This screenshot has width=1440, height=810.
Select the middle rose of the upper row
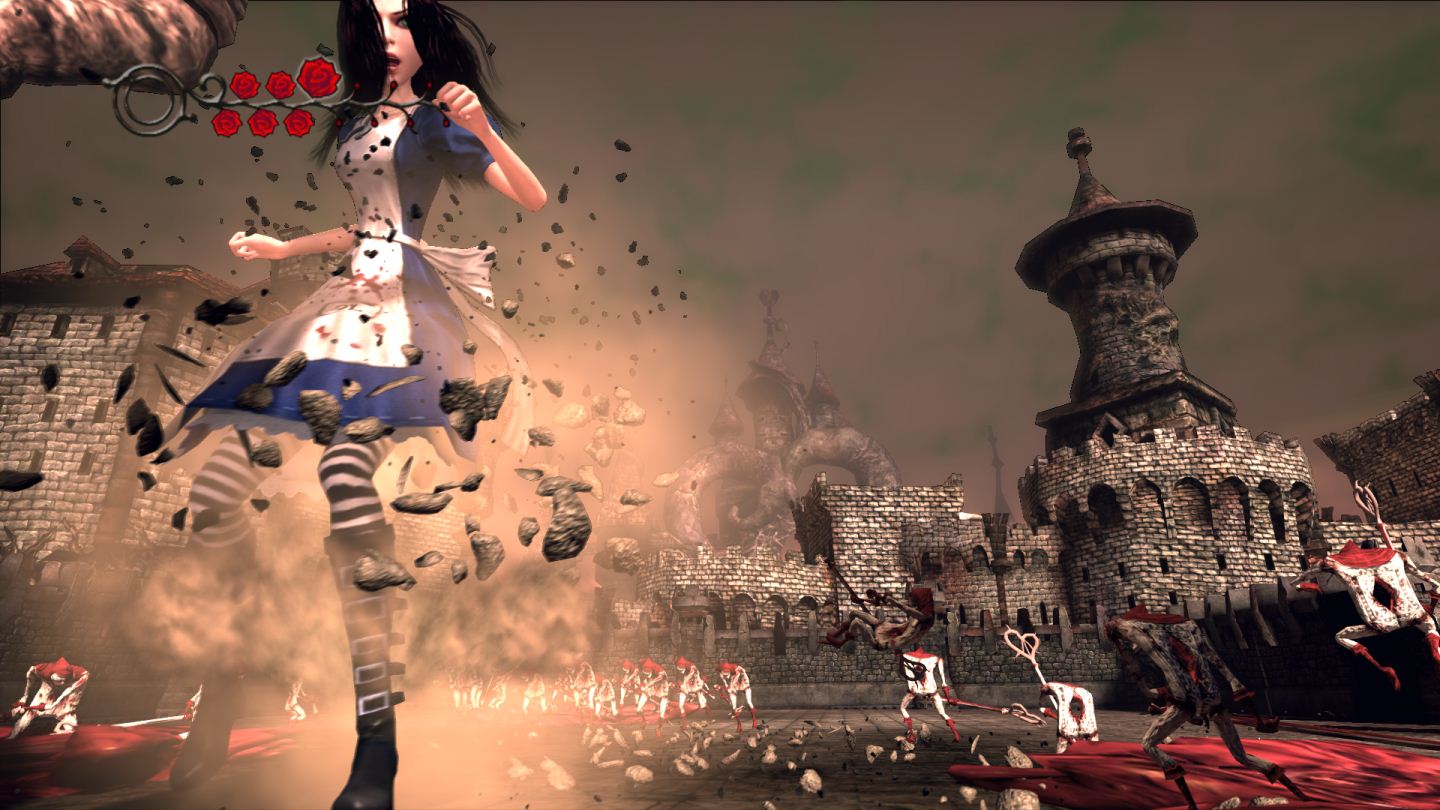tap(281, 82)
